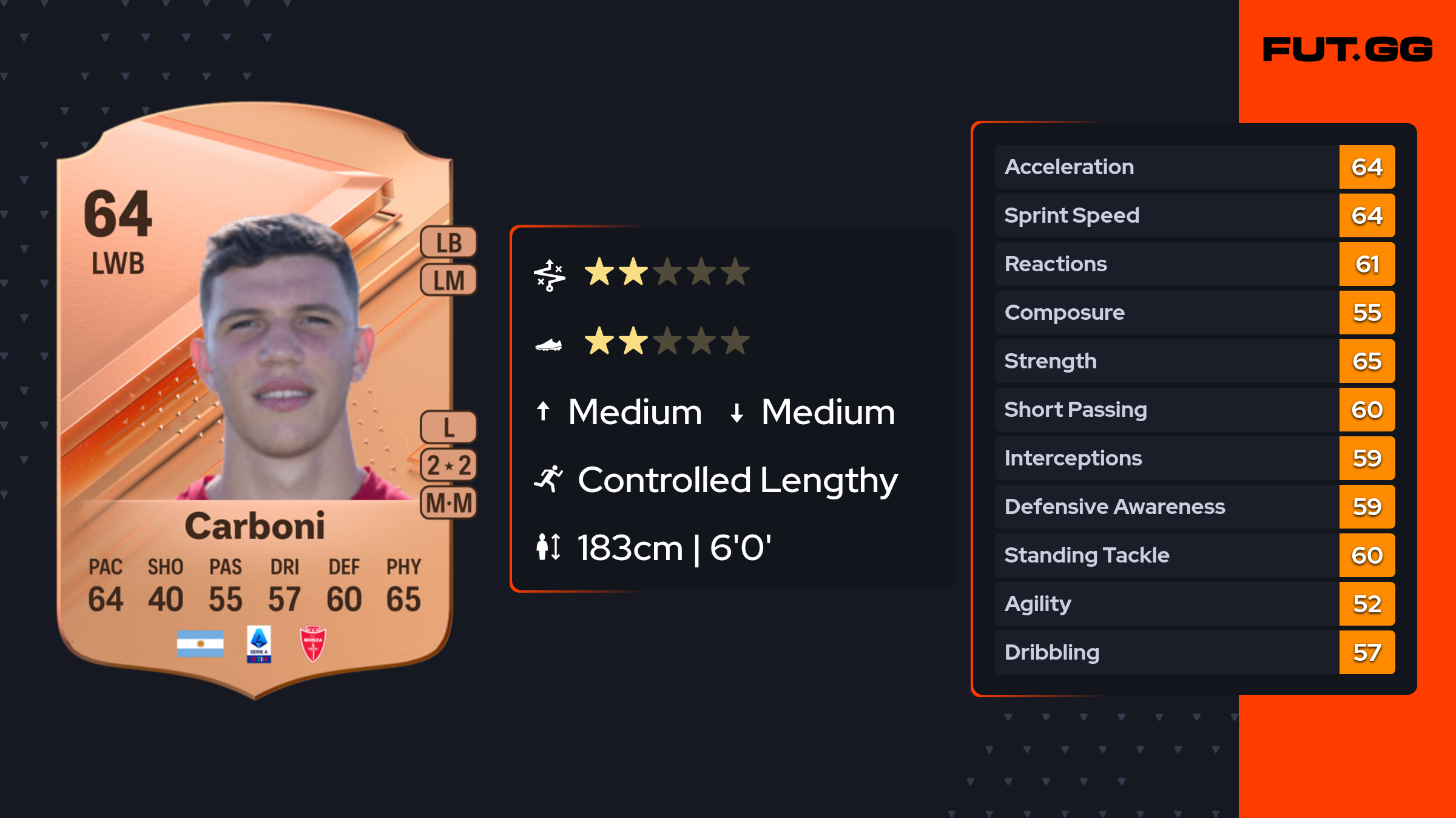
Task: Select the Composure stat row
Action: [x=1195, y=313]
